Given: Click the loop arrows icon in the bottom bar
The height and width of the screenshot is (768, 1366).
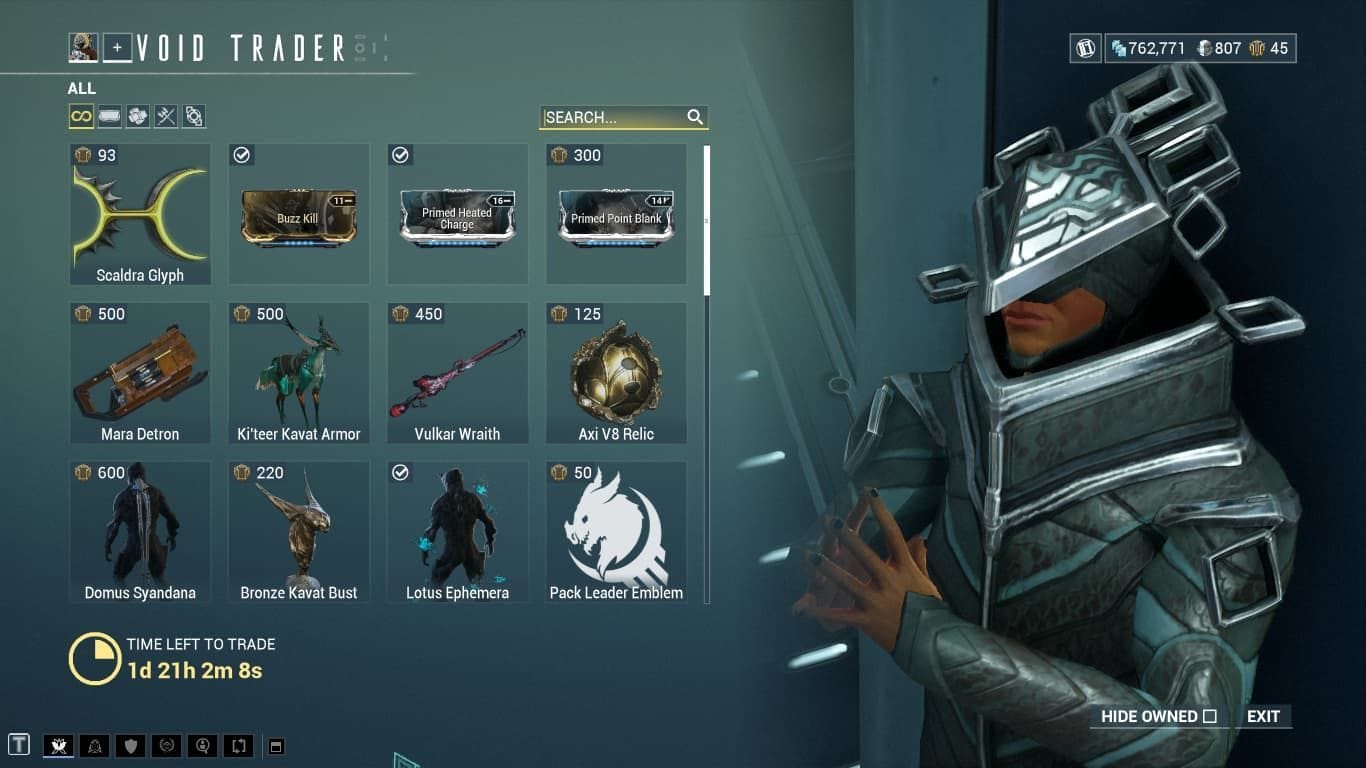Looking at the screenshot, I should [238, 745].
